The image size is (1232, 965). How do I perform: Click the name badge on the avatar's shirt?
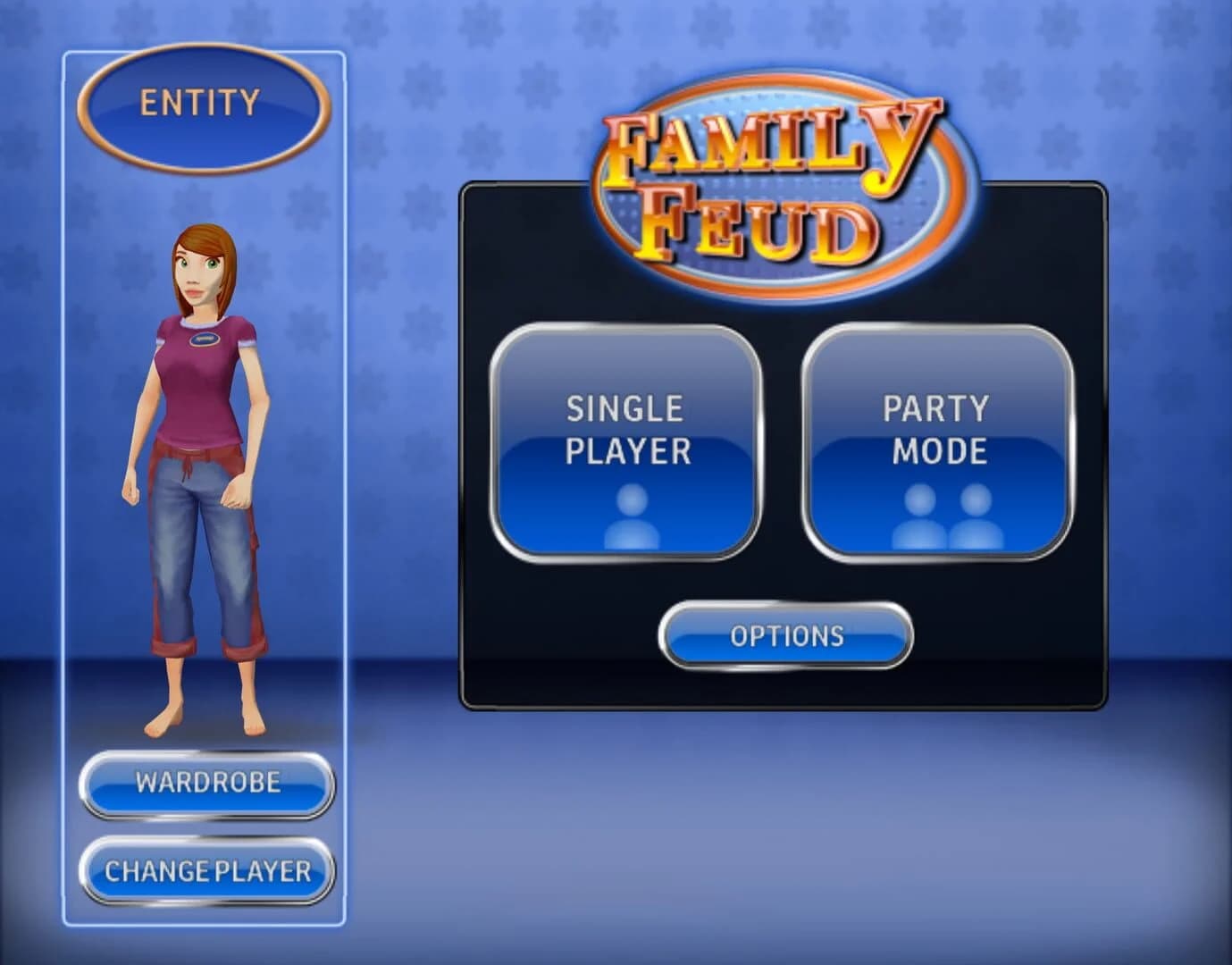[205, 340]
